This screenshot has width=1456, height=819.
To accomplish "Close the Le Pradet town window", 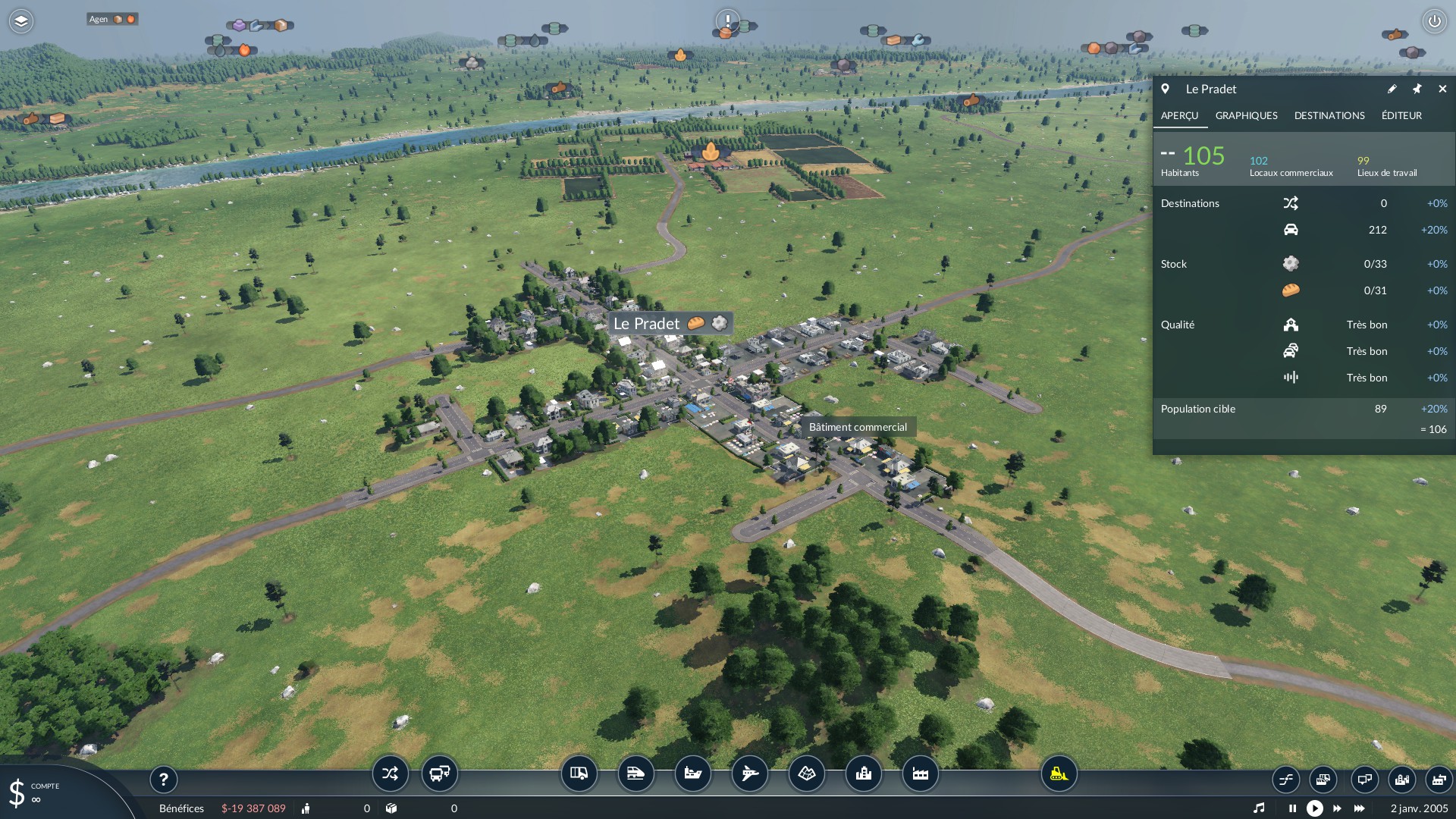I will 1442,89.
